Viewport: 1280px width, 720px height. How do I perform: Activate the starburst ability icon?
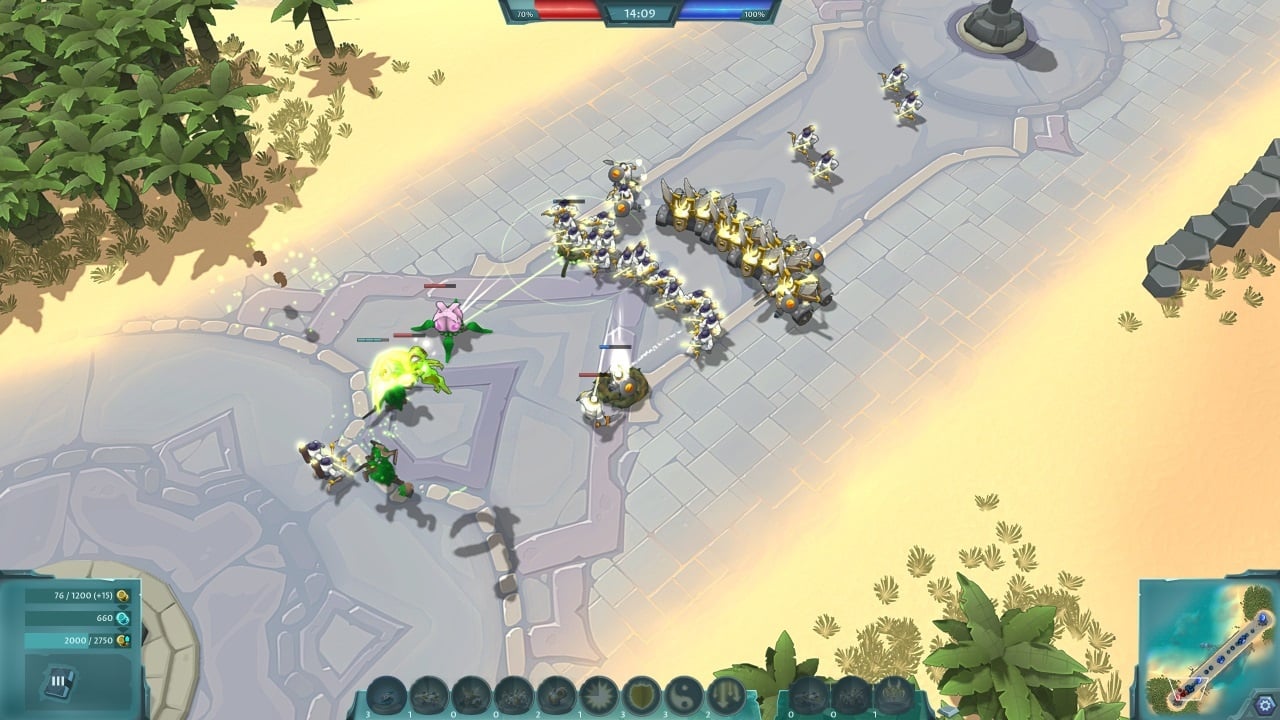(599, 695)
